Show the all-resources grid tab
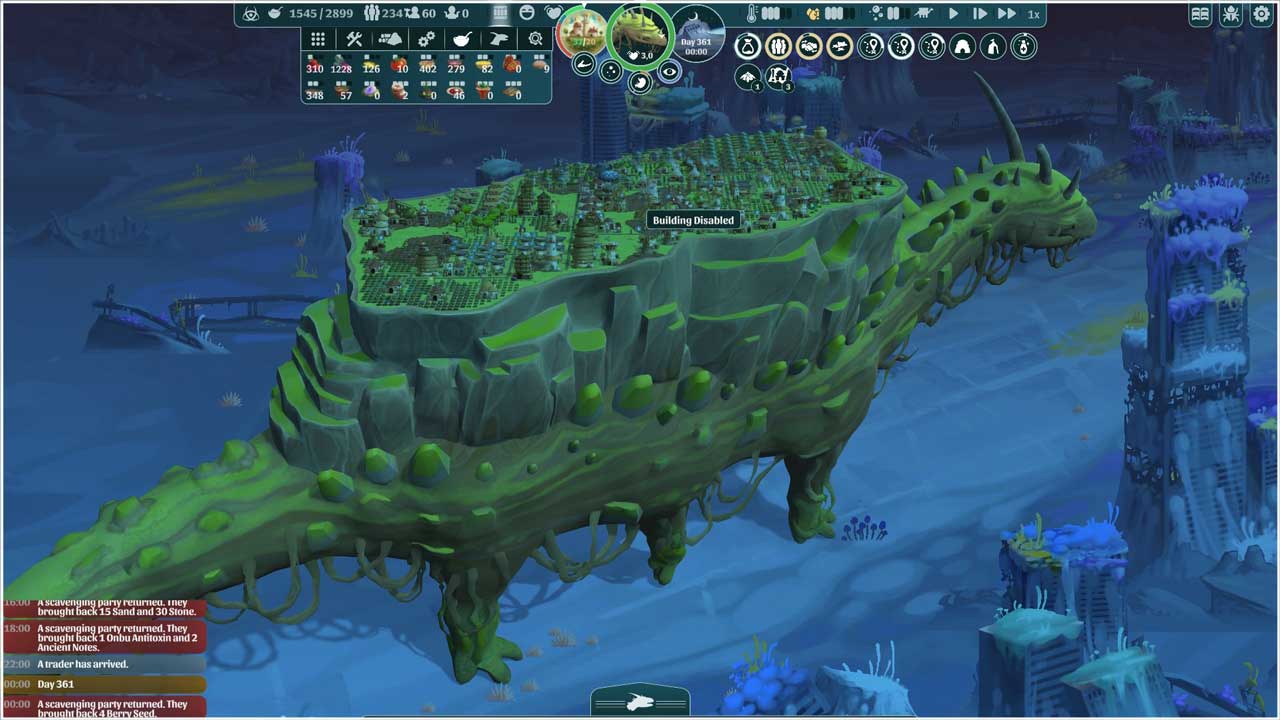 click(x=318, y=39)
